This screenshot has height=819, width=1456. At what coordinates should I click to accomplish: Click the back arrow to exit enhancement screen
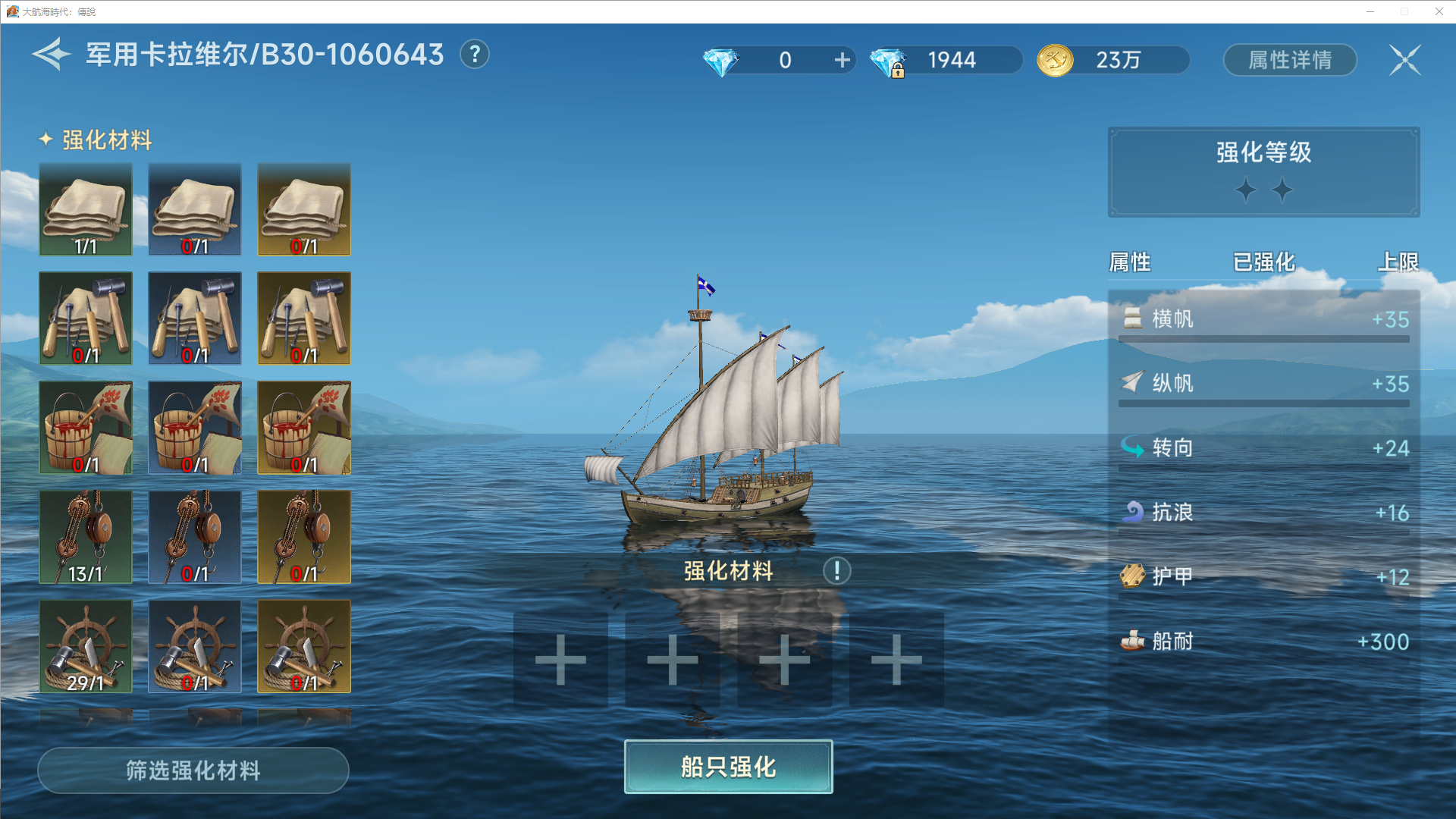(x=48, y=55)
